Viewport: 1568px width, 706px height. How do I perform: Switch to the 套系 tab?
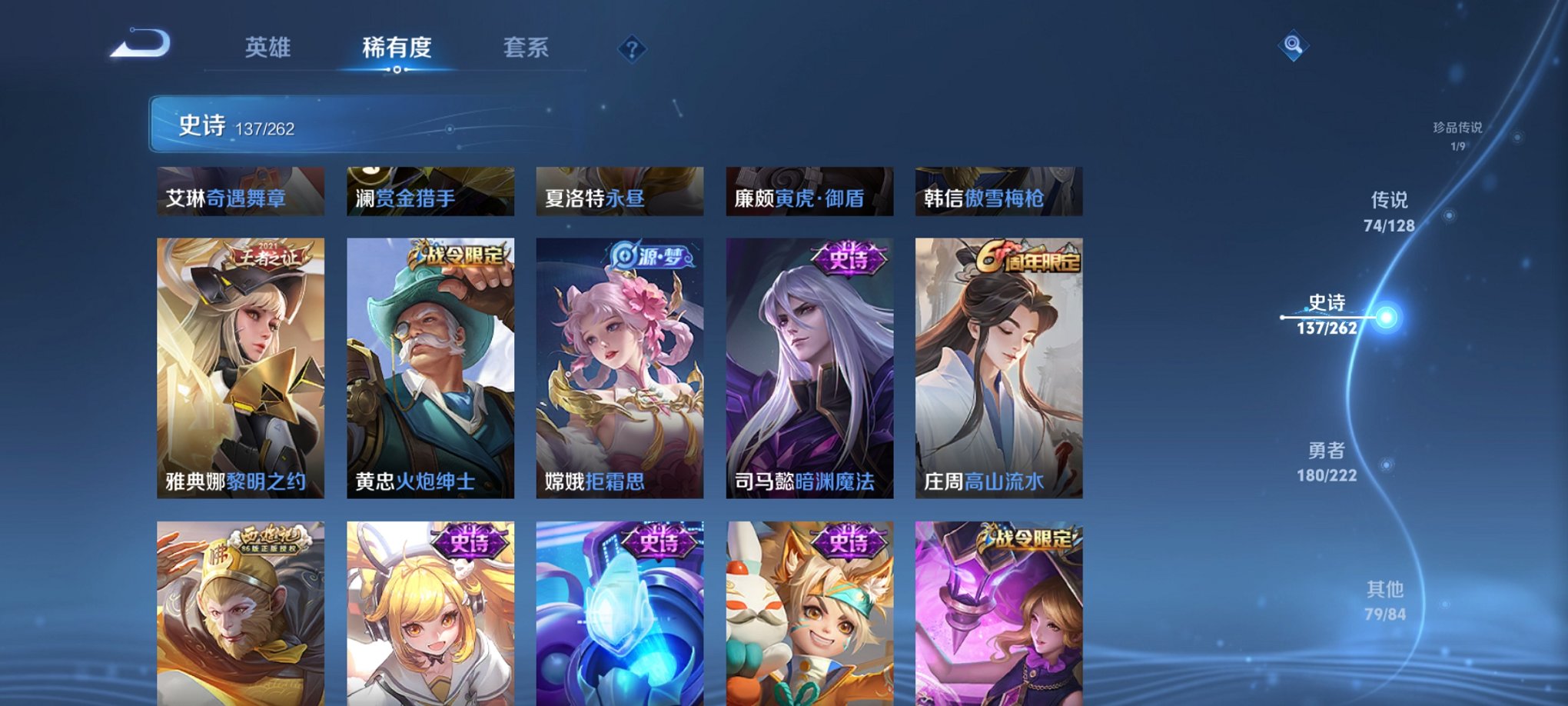point(527,48)
